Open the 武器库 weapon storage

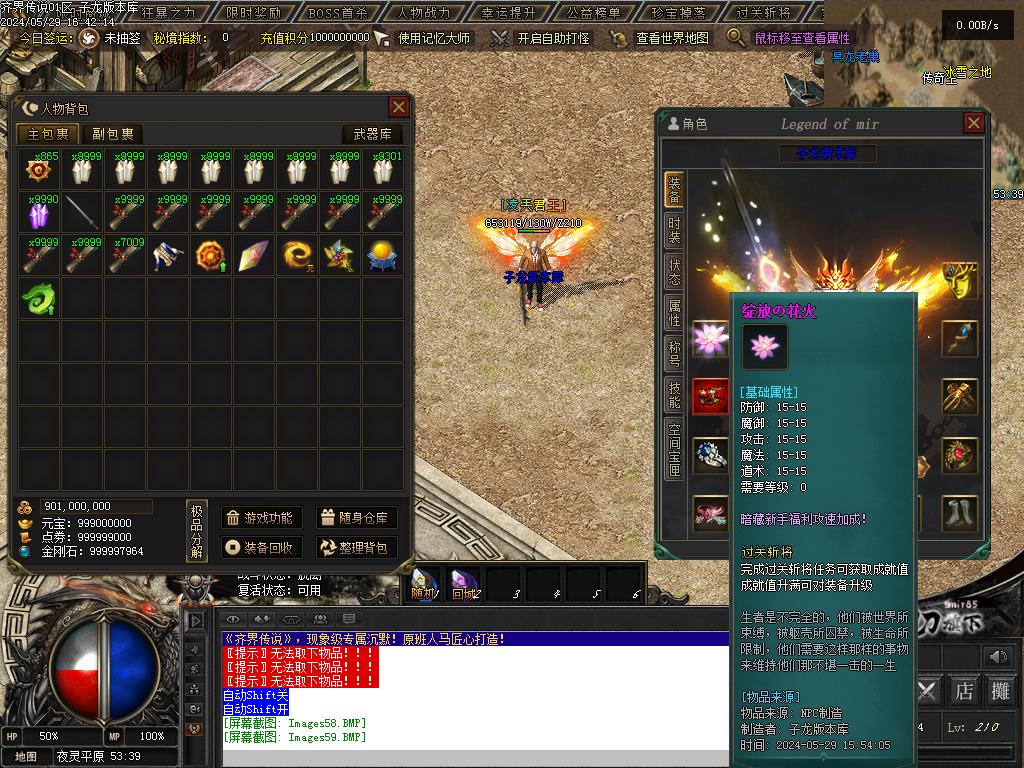point(372,134)
